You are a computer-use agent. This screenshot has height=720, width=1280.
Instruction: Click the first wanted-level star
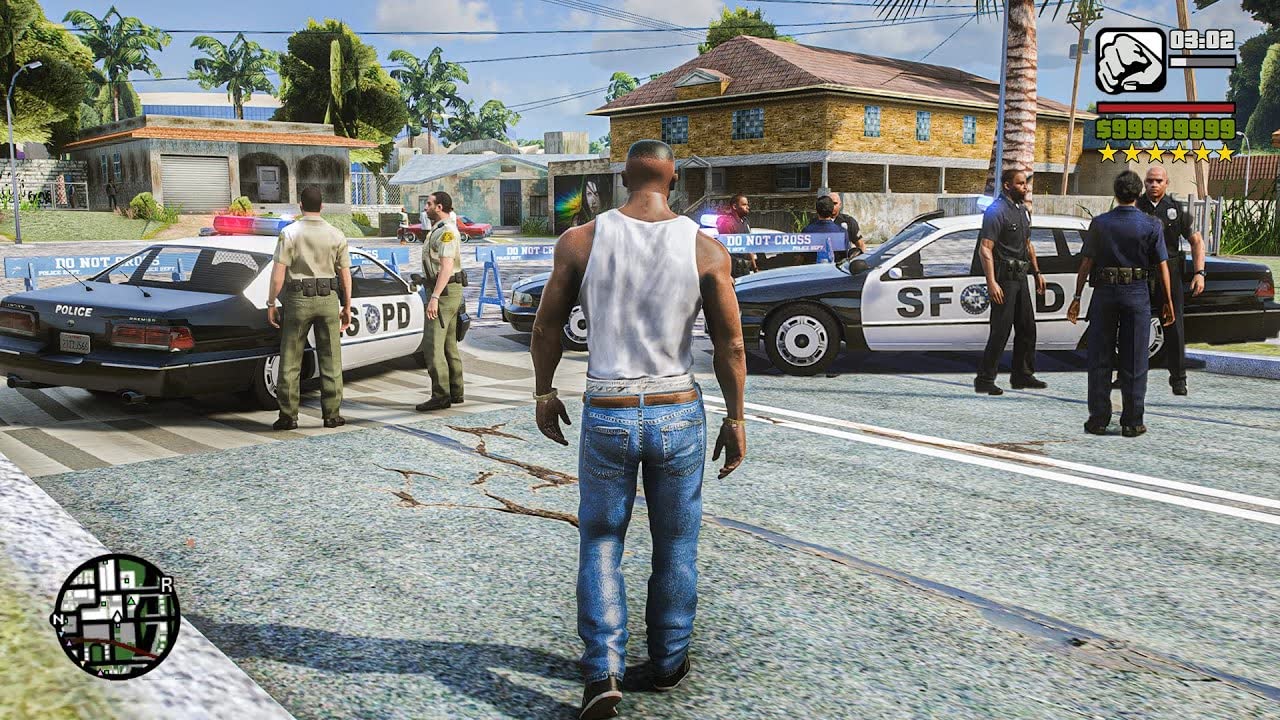point(1108,153)
